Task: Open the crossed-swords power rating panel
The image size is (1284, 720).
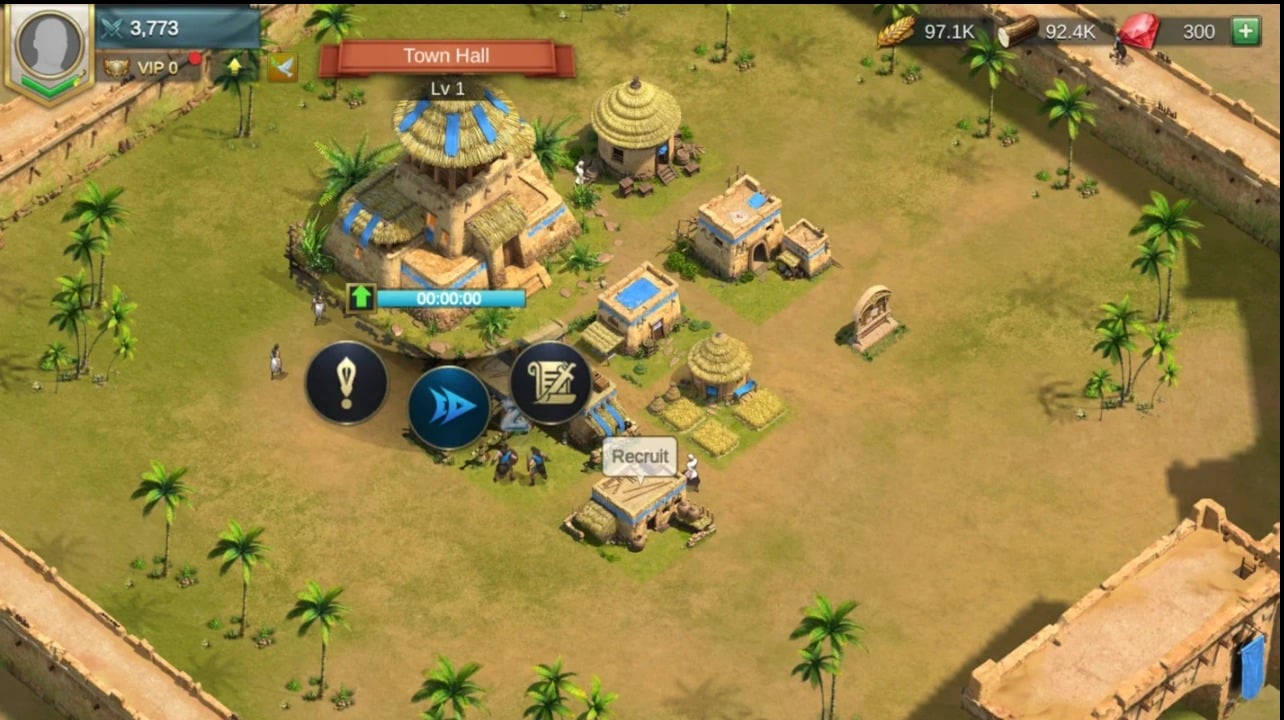Action: coord(178,28)
